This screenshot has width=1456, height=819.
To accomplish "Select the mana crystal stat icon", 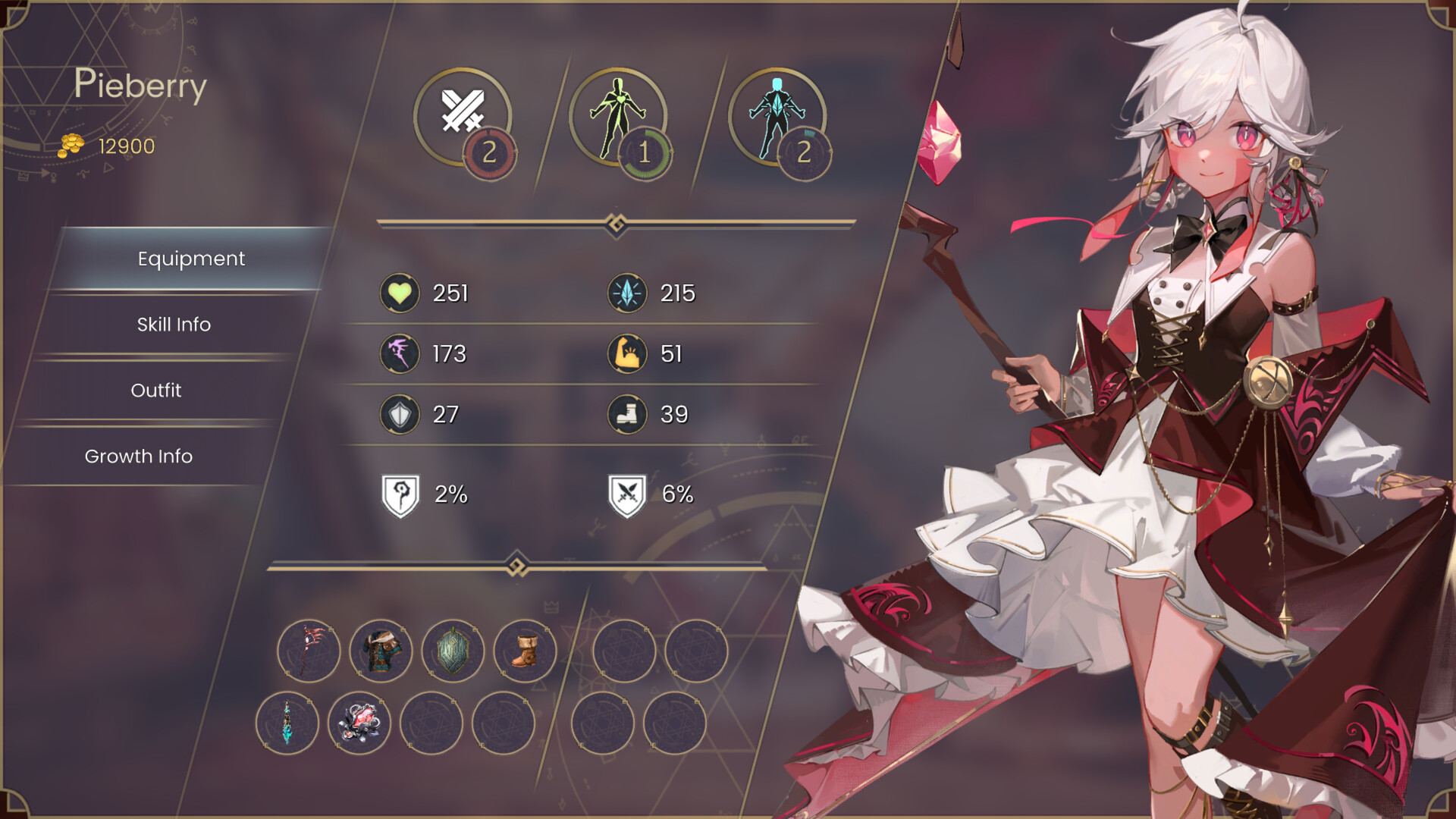I will click(x=627, y=293).
